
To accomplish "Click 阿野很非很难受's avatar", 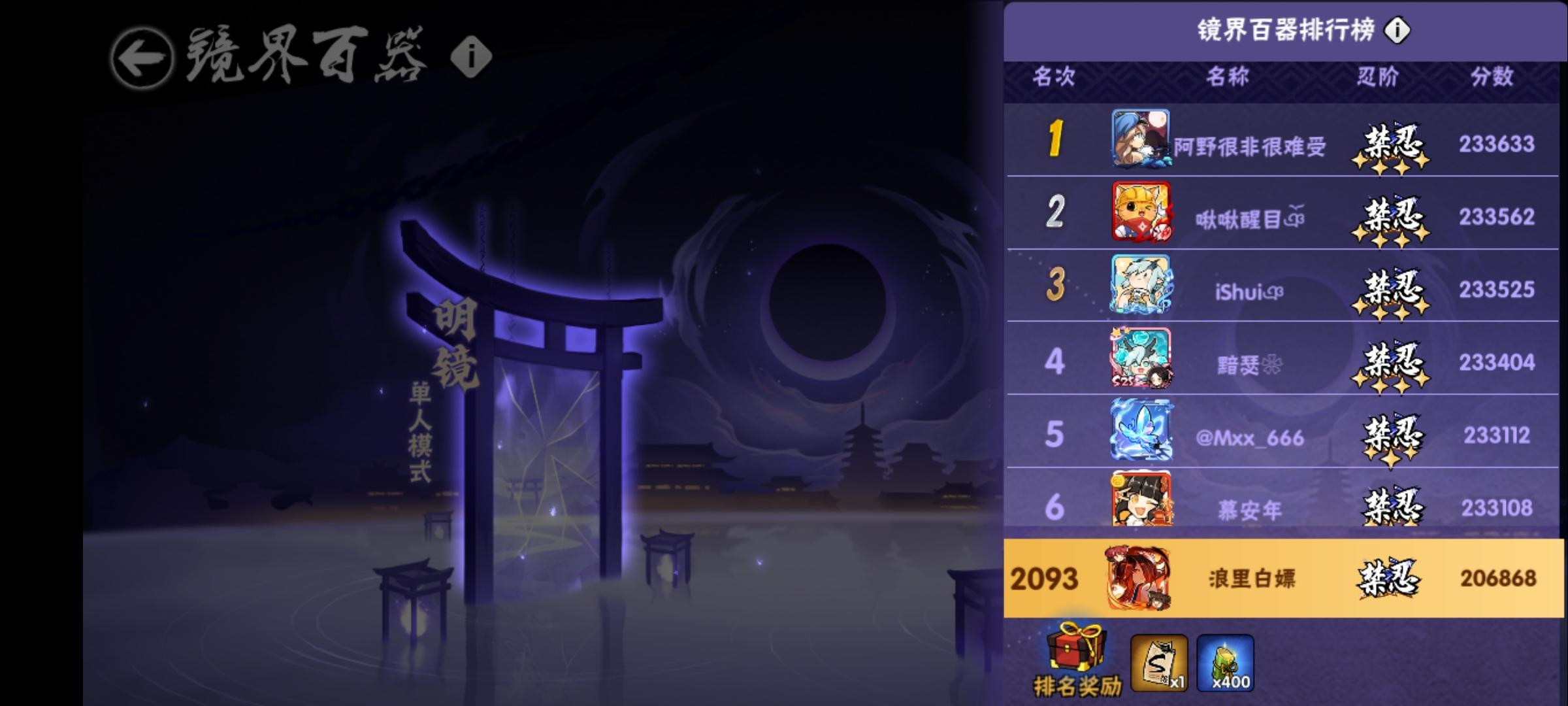I will (x=1141, y=141).
